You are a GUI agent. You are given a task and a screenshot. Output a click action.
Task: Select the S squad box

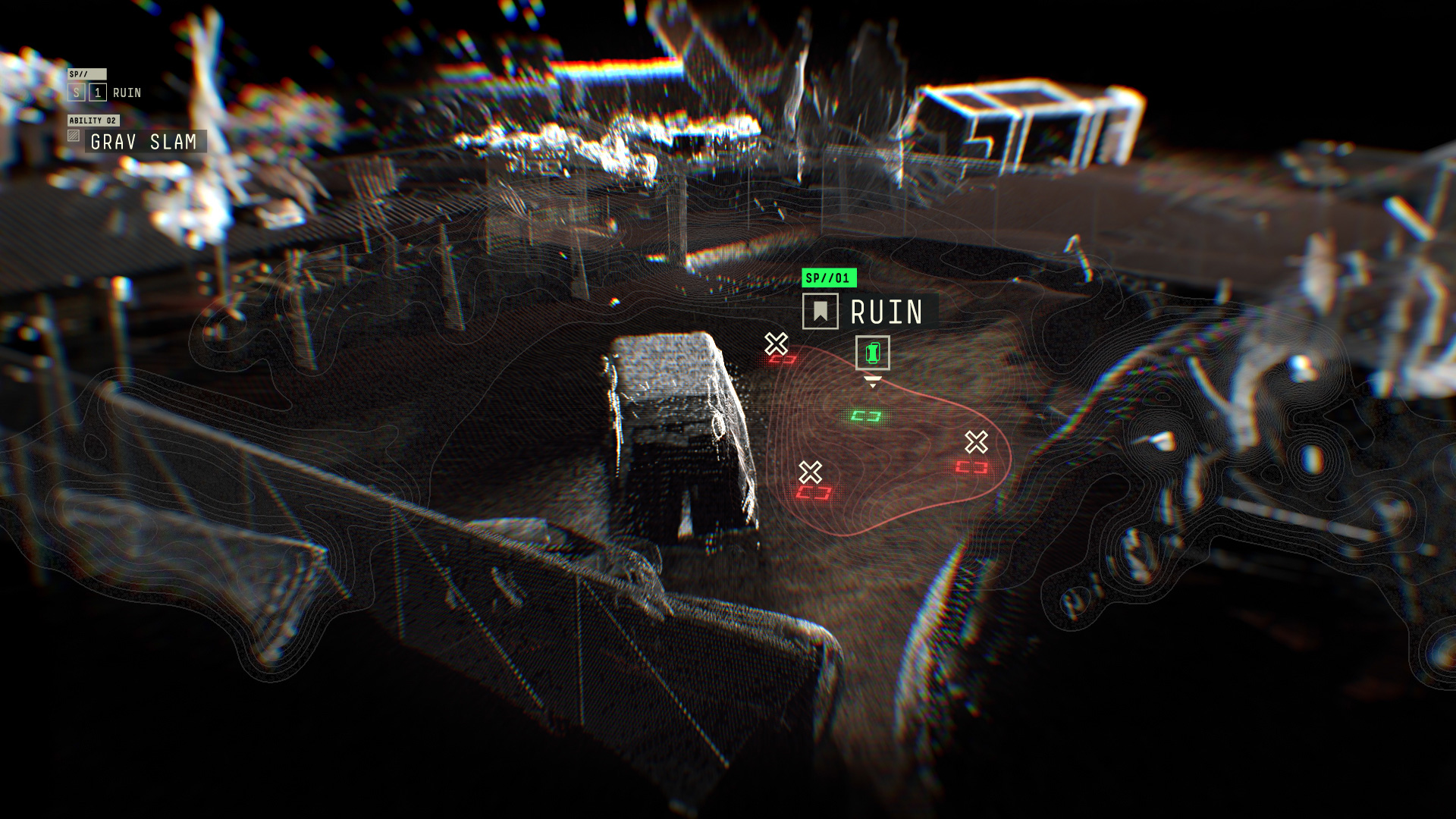(76, 93)
